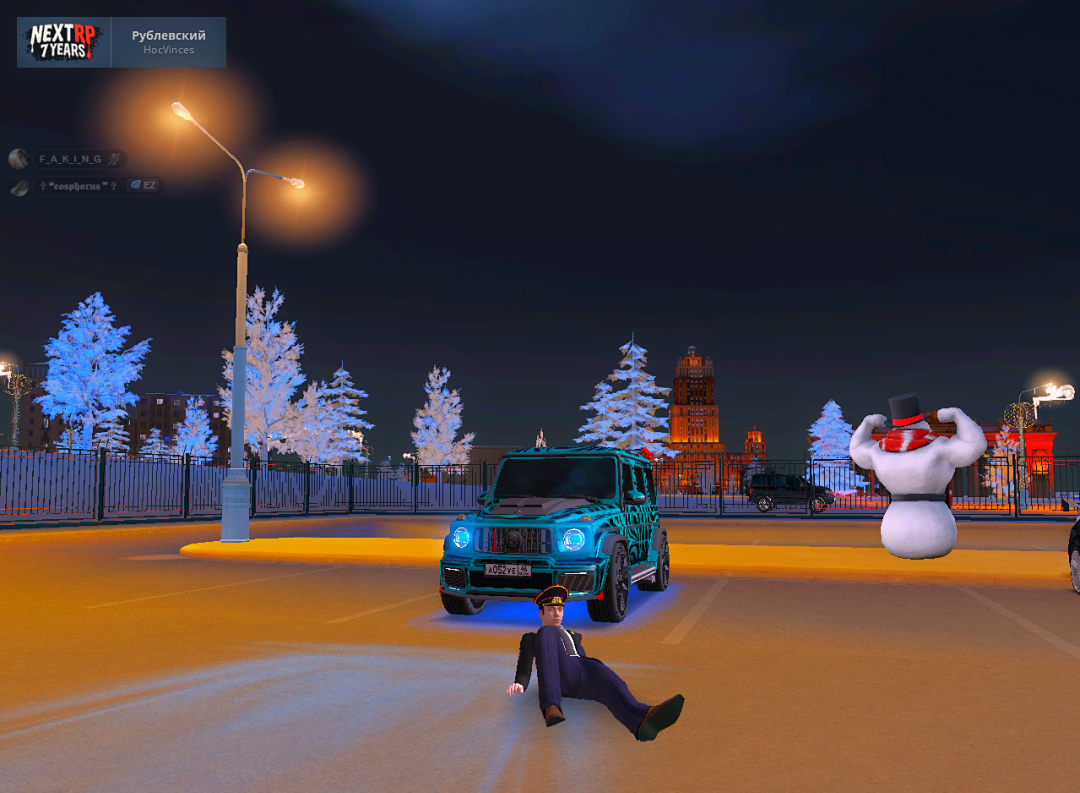
Task: Click the EZ tag badge
Action: pos(144,186)
